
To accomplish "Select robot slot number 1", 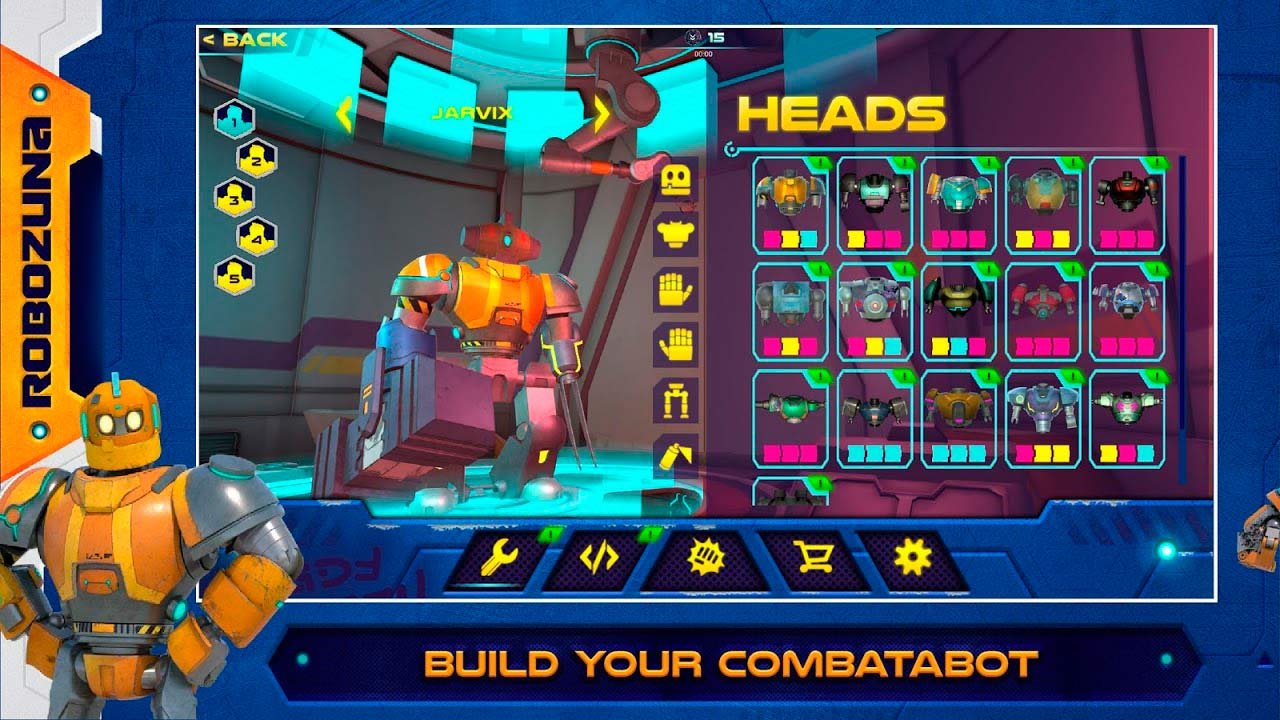I will coord(234,121).
